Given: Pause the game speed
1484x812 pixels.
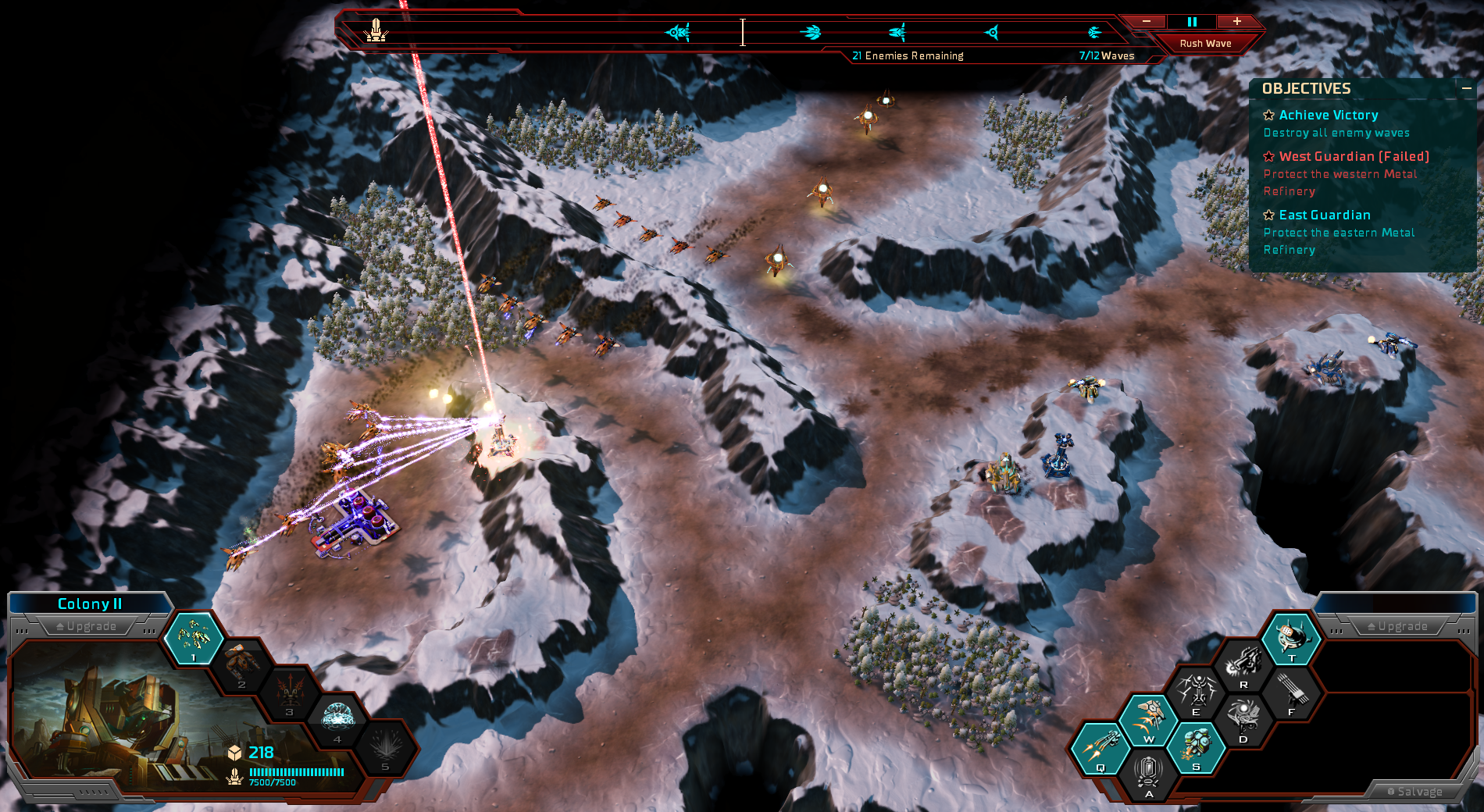Looking at the screenshot, I should (1192, 22).
